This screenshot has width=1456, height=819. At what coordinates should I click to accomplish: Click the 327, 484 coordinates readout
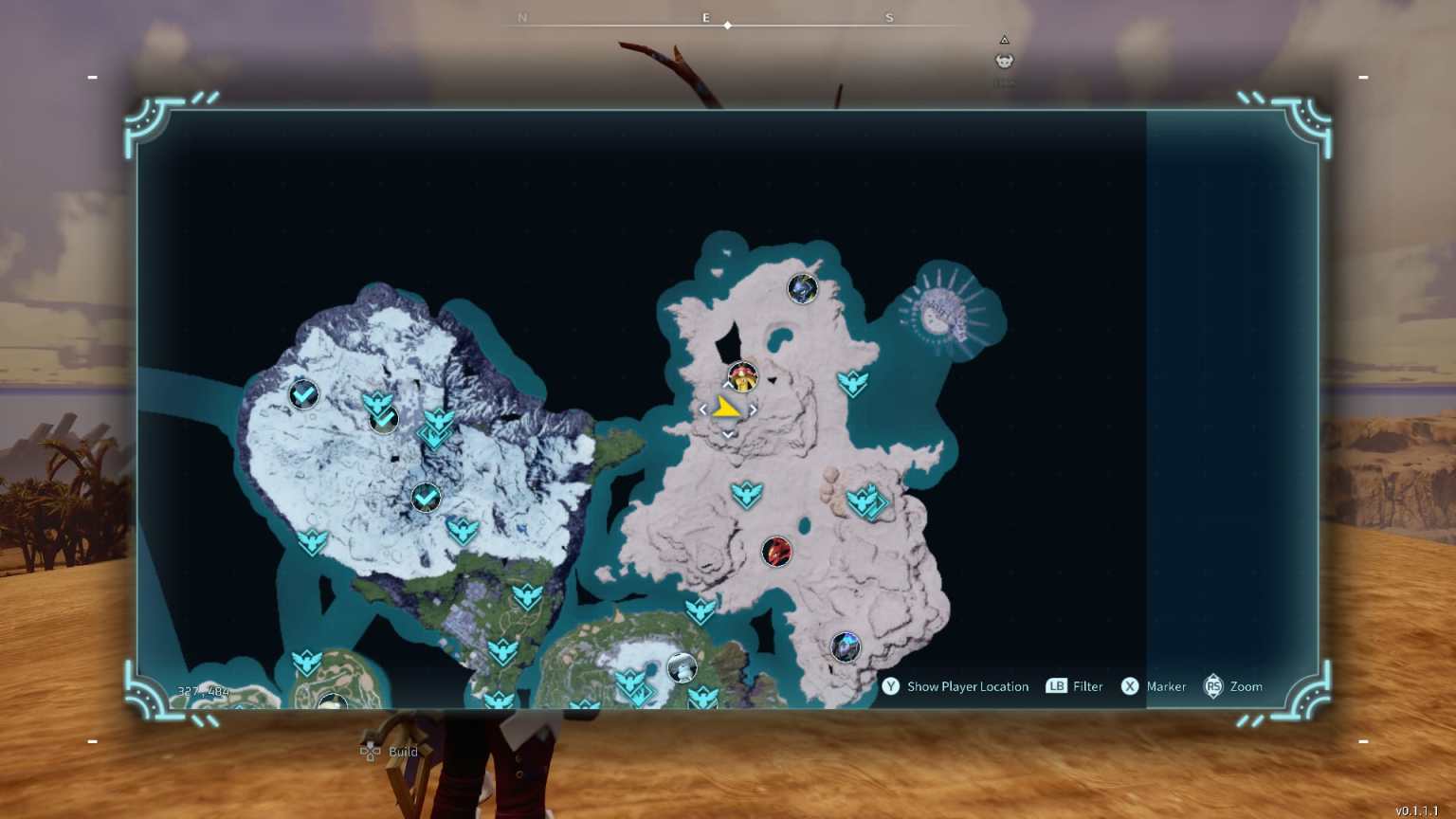201,691
